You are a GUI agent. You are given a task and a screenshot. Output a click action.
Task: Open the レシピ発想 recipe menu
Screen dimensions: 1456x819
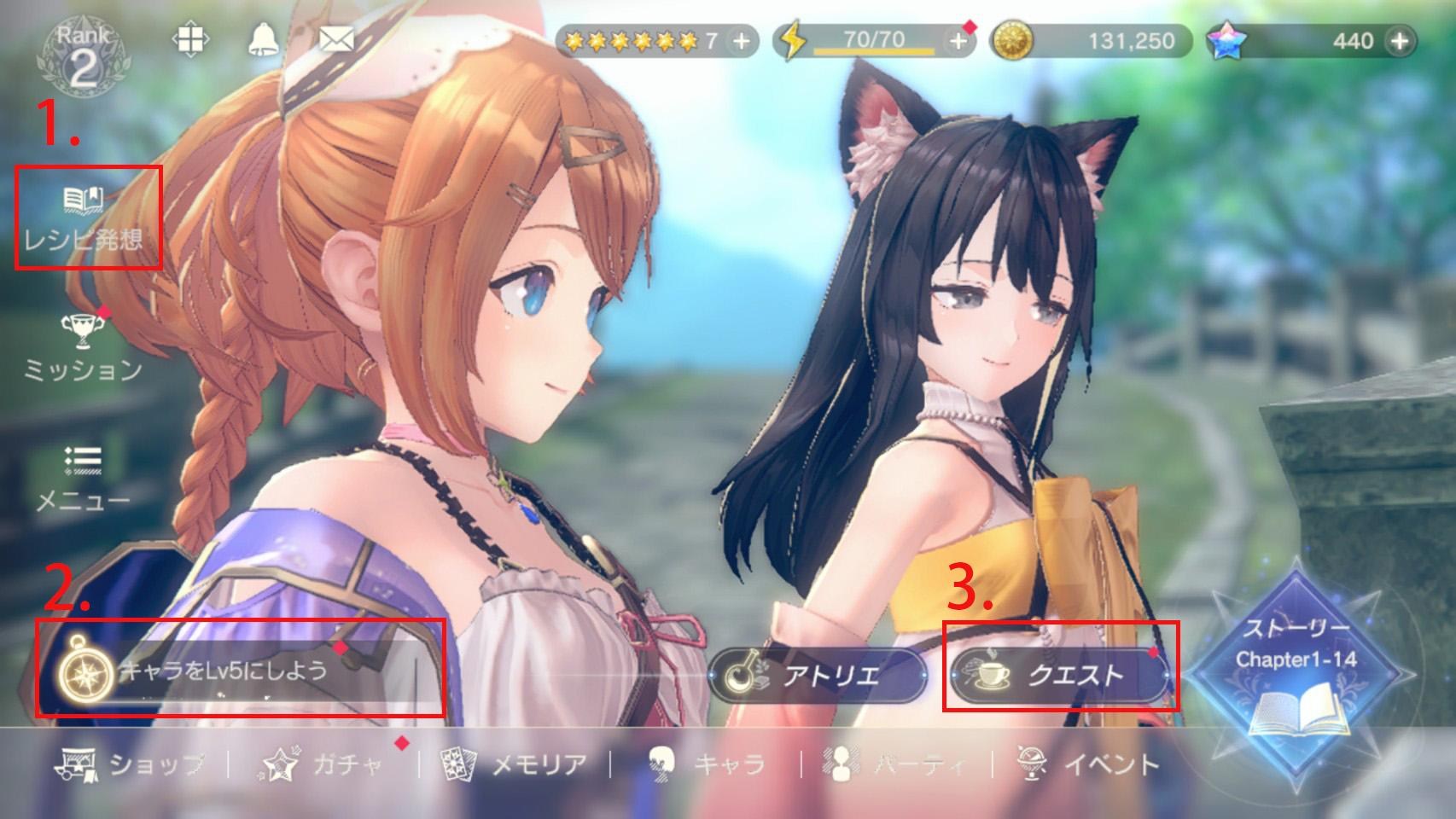point(84,218)
